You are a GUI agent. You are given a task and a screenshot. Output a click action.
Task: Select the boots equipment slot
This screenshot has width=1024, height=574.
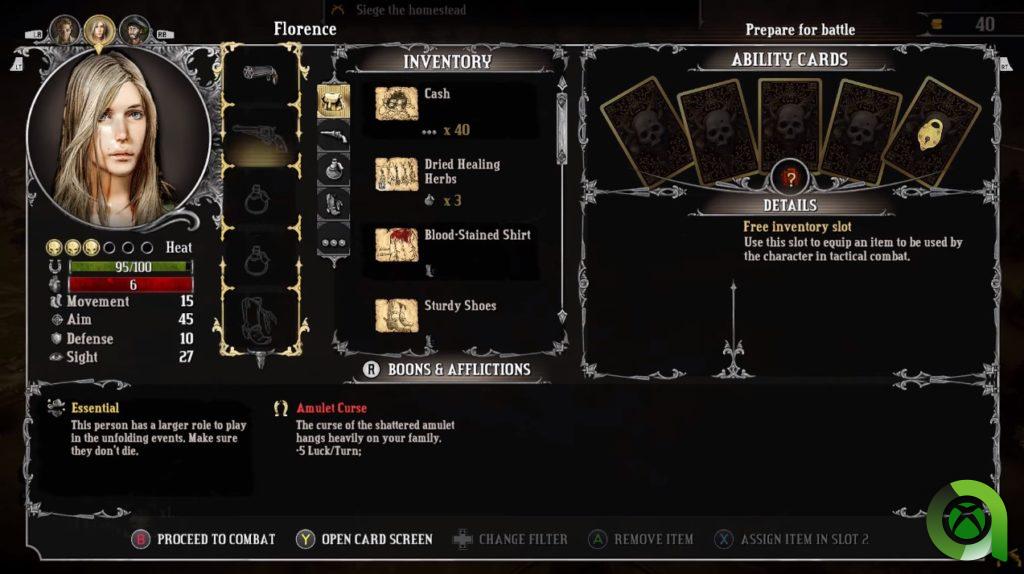(x=260, y=320)
